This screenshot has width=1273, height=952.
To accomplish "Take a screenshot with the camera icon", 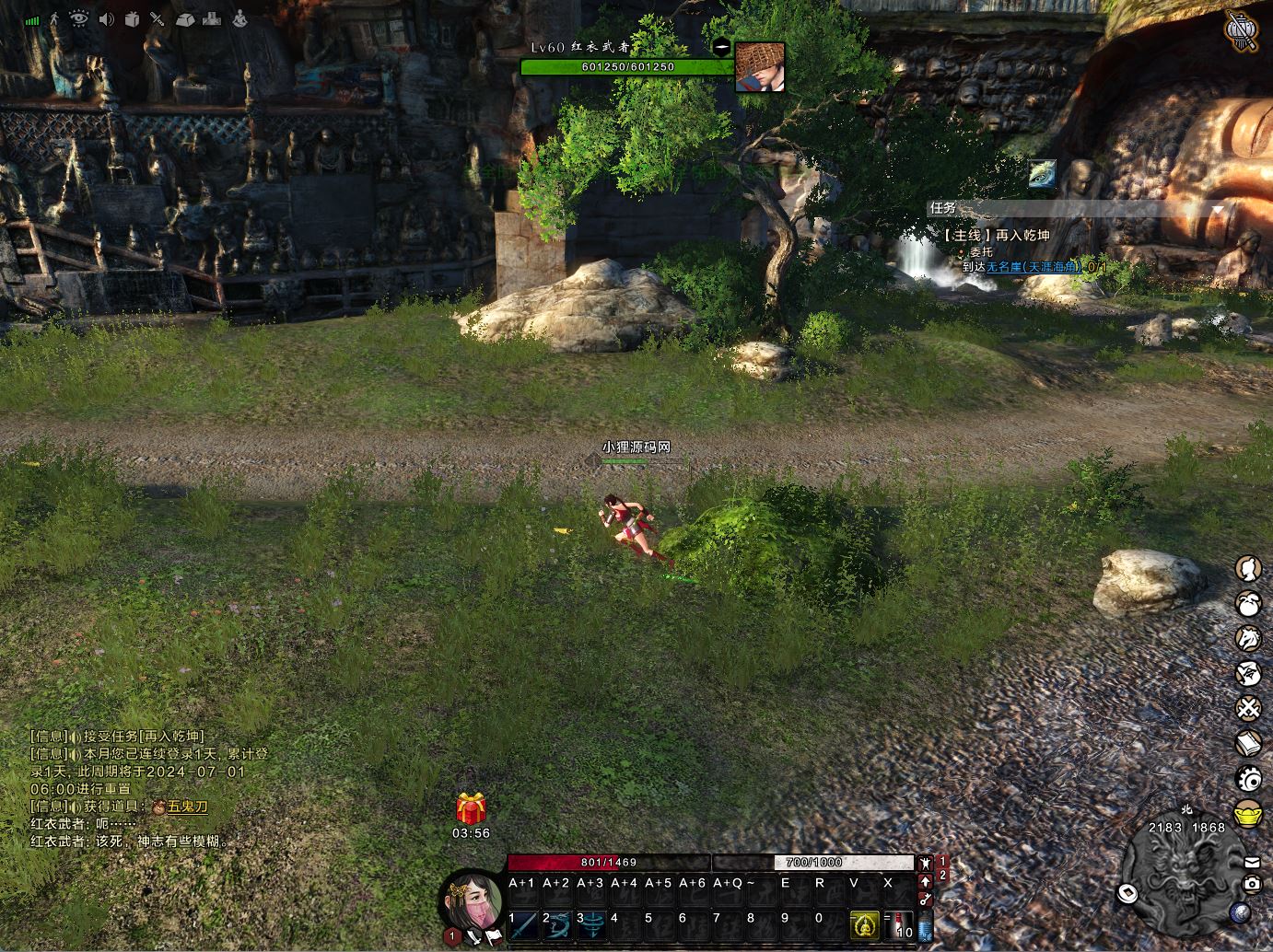I will click(x=1252, y=884).
